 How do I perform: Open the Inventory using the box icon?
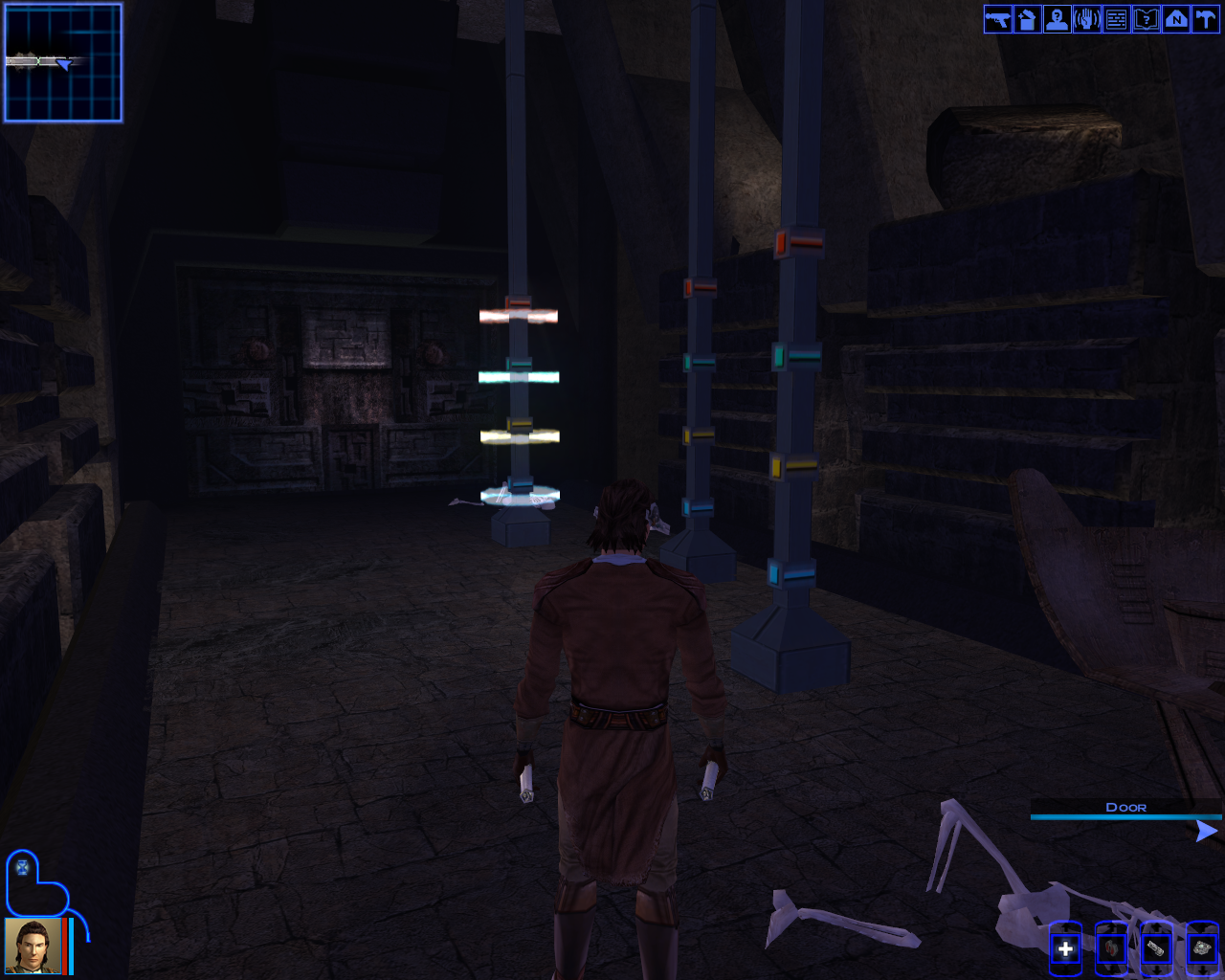[1026, 19]
